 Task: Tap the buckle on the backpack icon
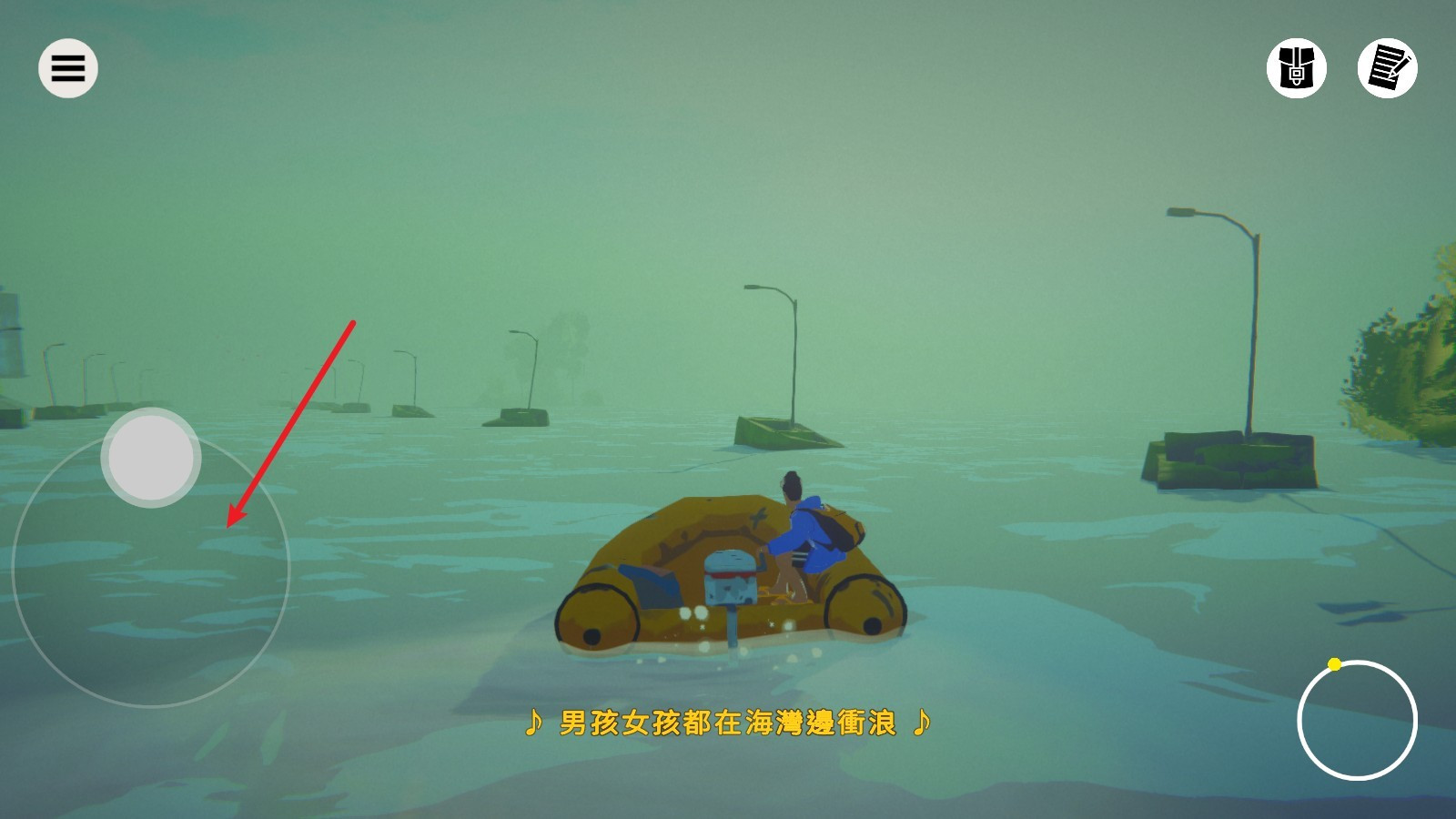1297,75
